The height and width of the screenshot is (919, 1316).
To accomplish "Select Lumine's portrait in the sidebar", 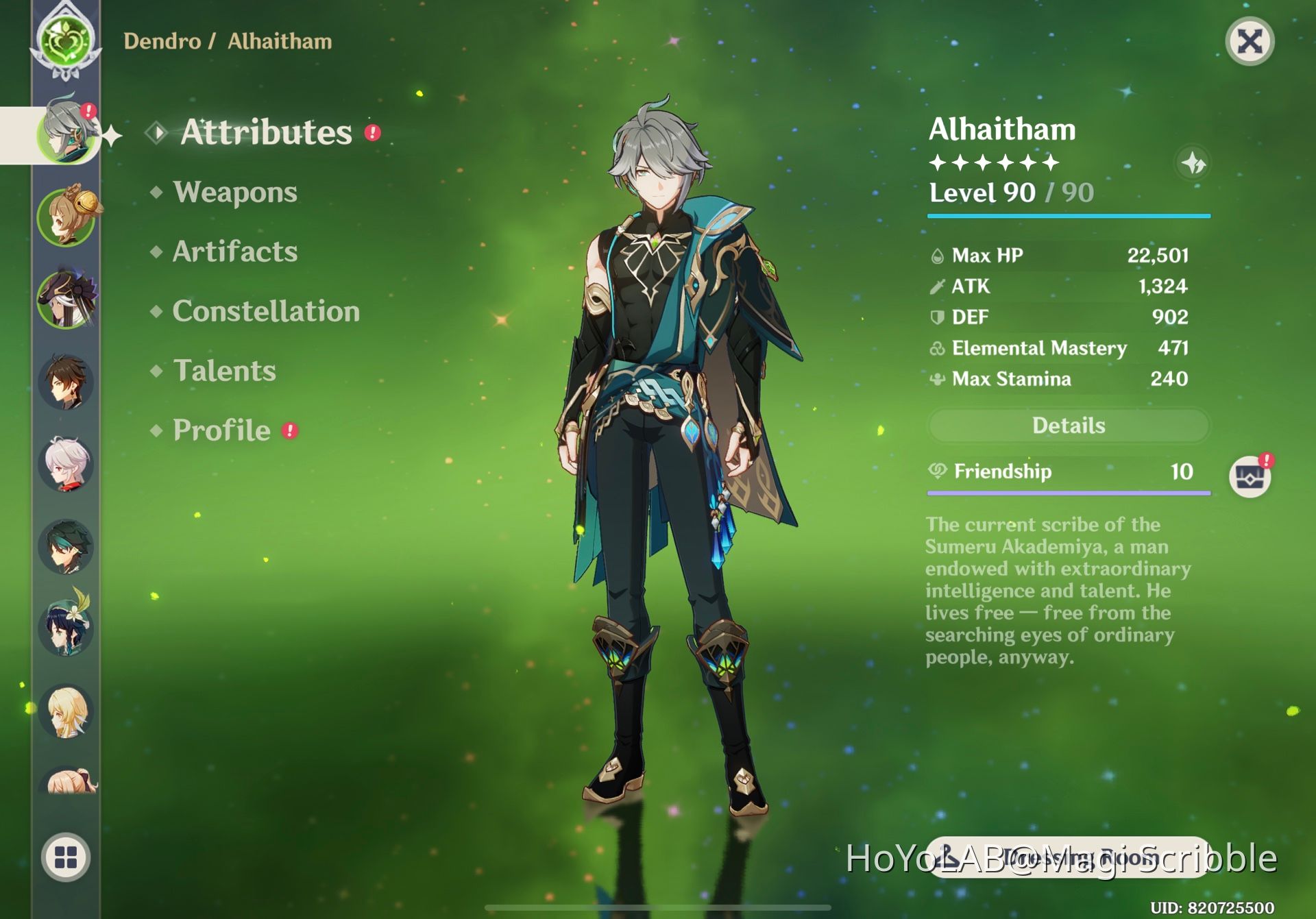I will click(x=66, y=711).
